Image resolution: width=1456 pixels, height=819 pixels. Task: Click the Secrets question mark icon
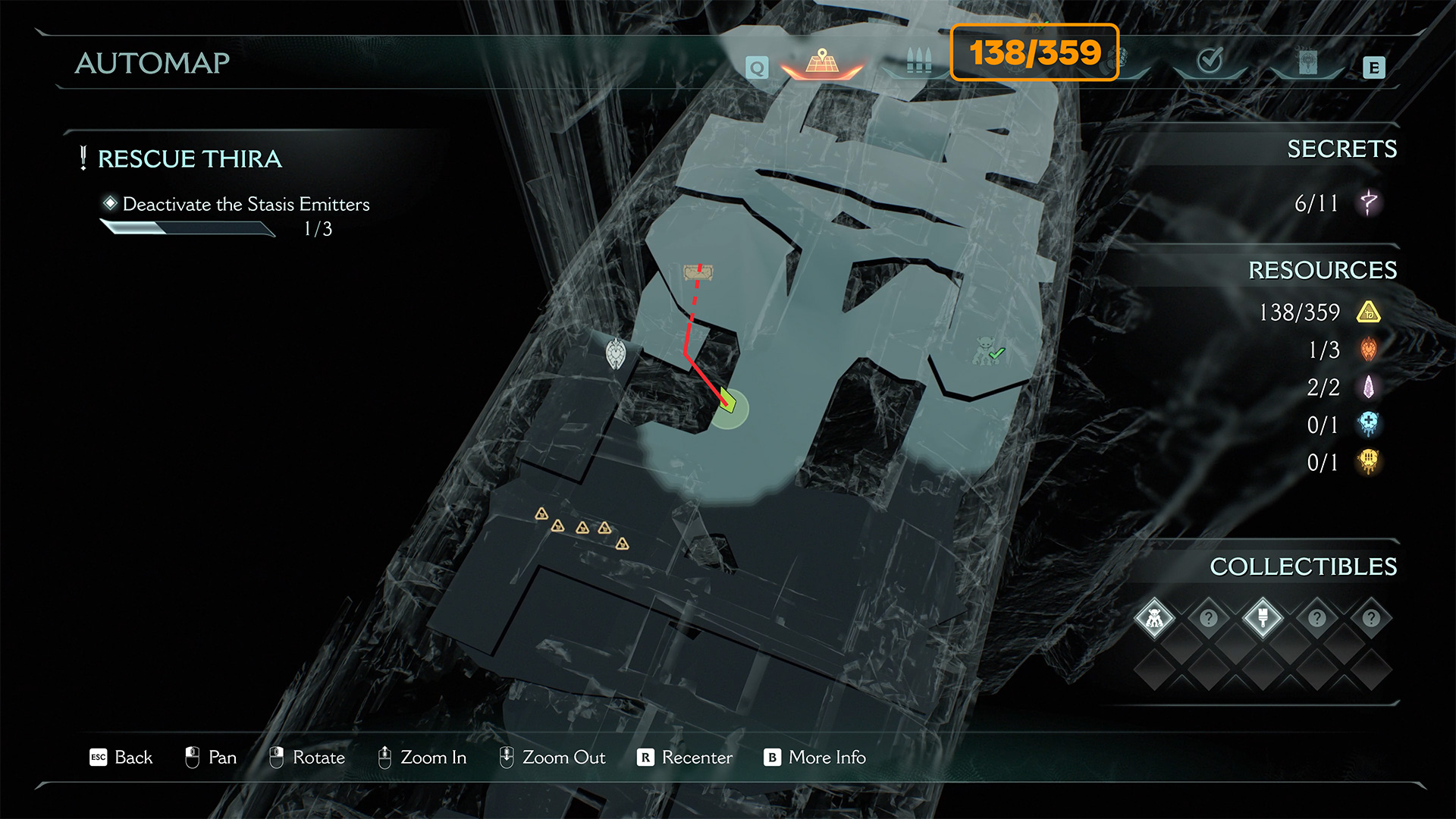pyautogui.click(x=1369, y=202)
